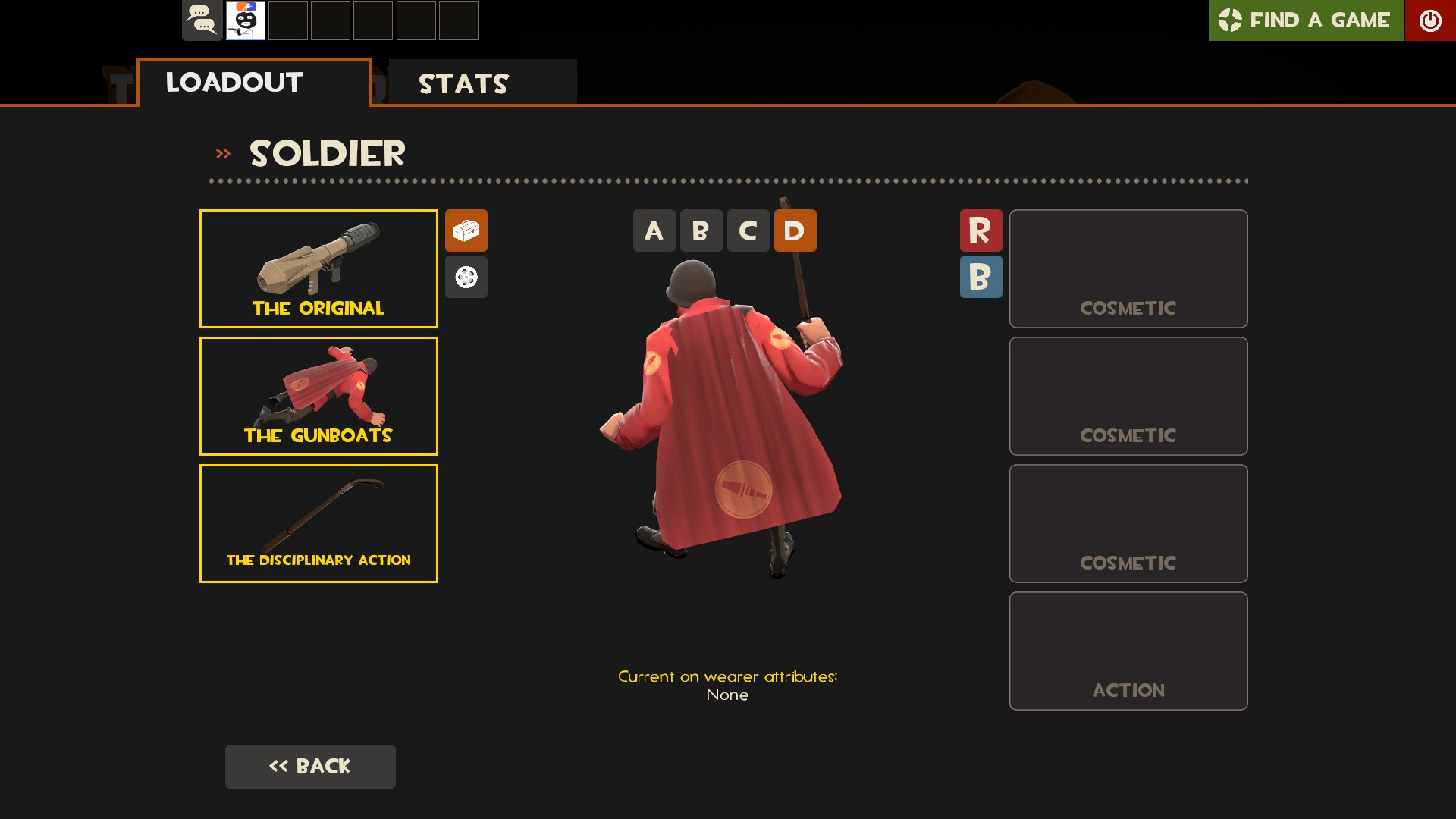Select the blue B team view icon

tap(981, 277)
